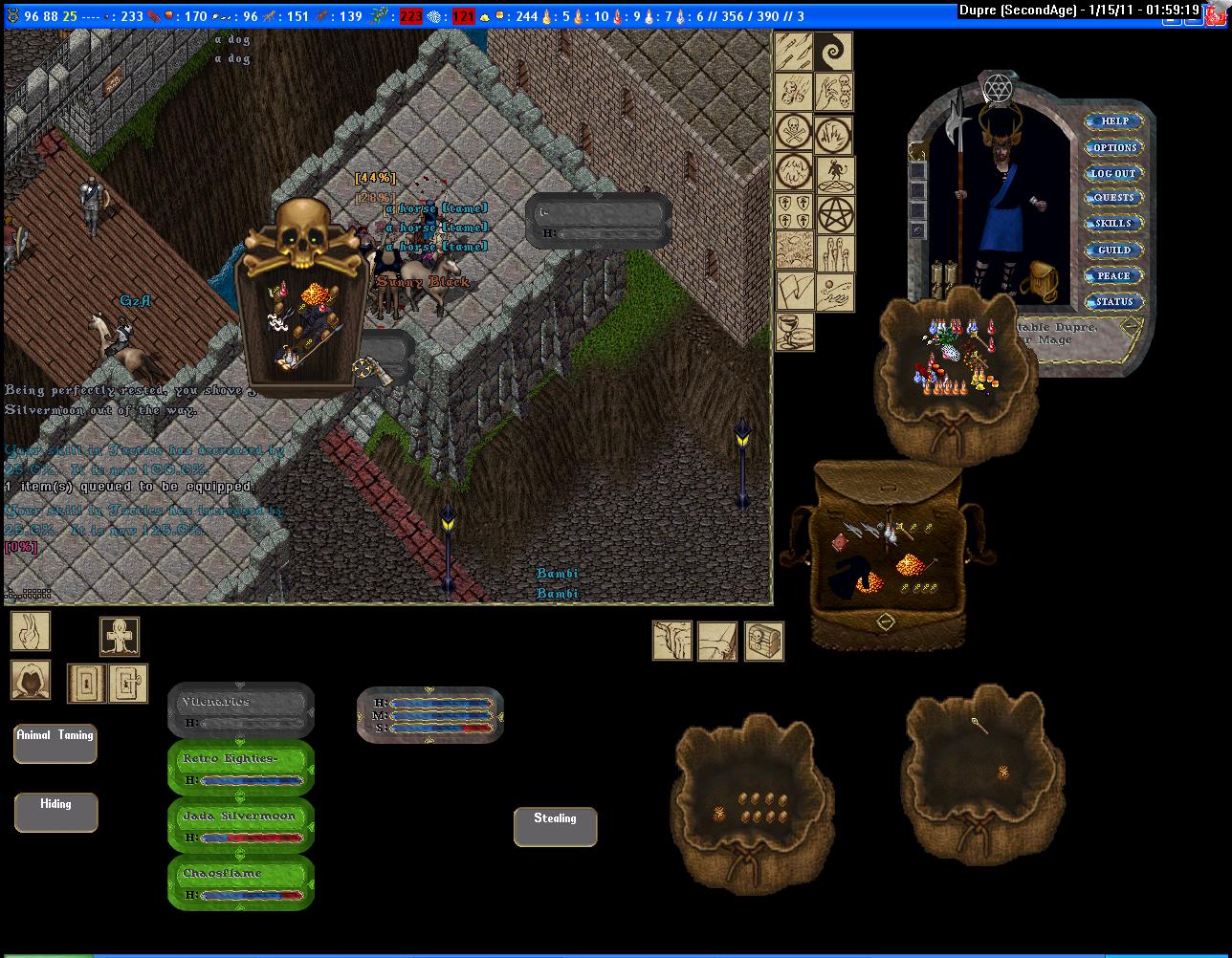Activate the Hiding skill button

55,813
